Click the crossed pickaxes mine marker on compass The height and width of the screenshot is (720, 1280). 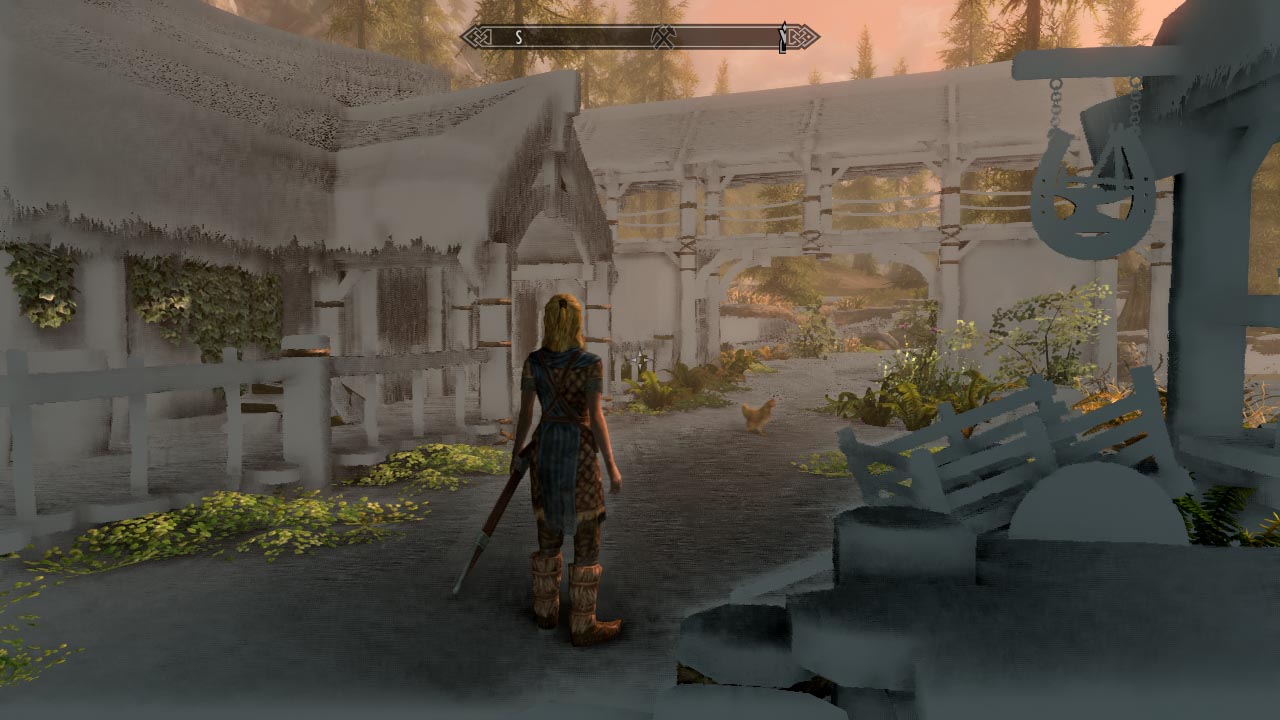pyautogui.click(x=663, y=38)
